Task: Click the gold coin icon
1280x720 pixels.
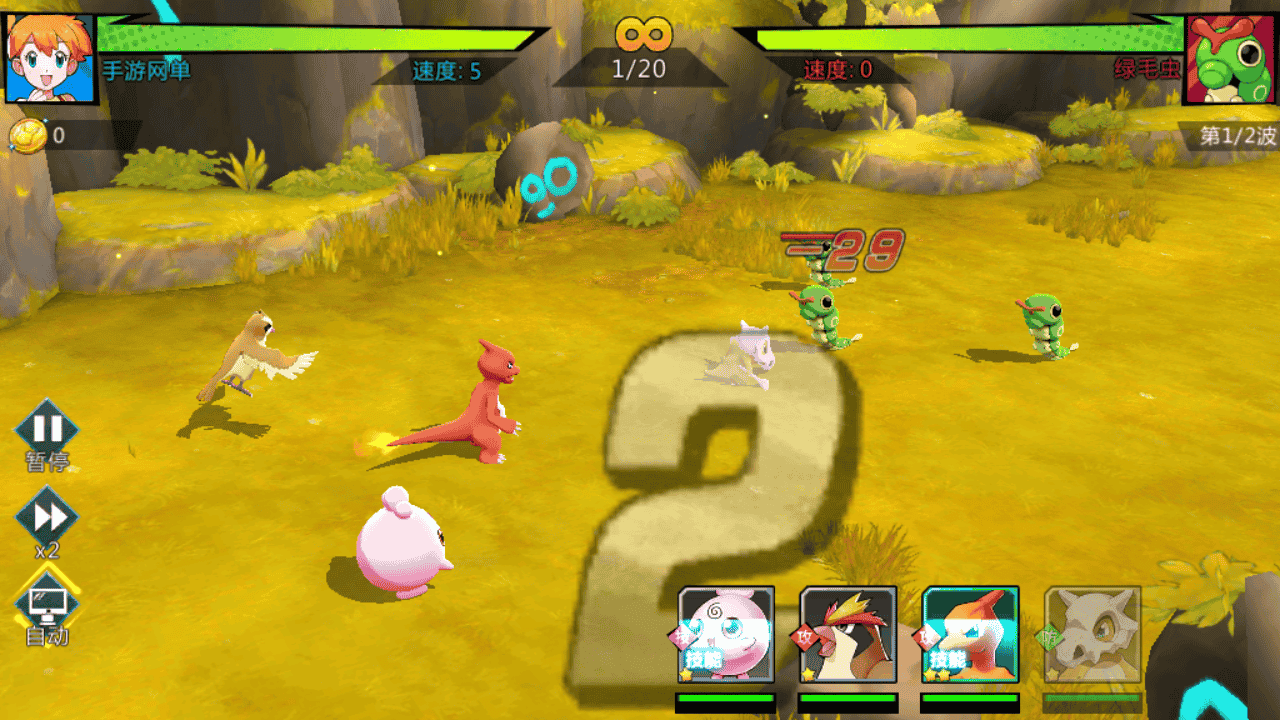Action: 28,136
